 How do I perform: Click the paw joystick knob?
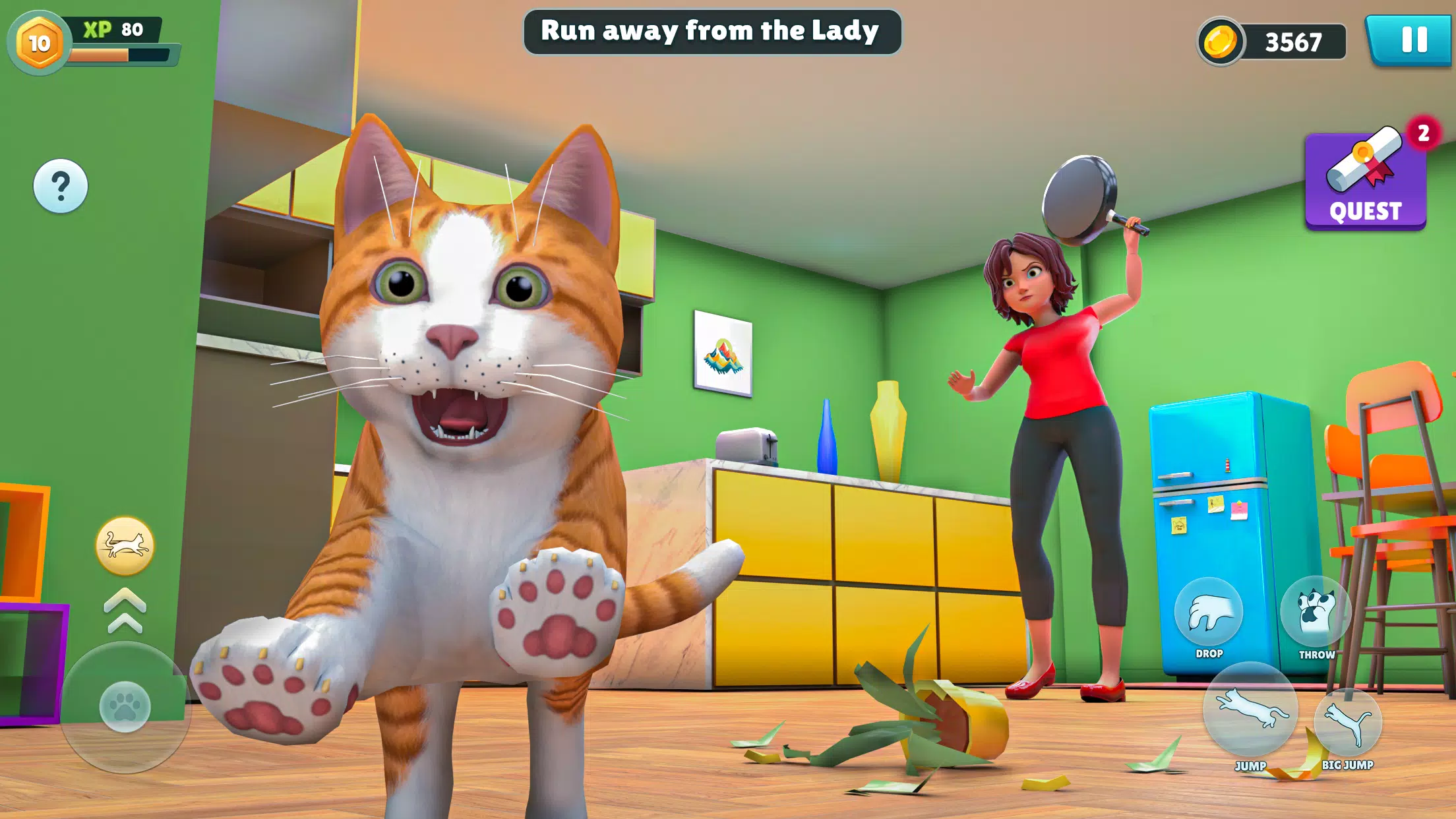(x=125, y=706)
